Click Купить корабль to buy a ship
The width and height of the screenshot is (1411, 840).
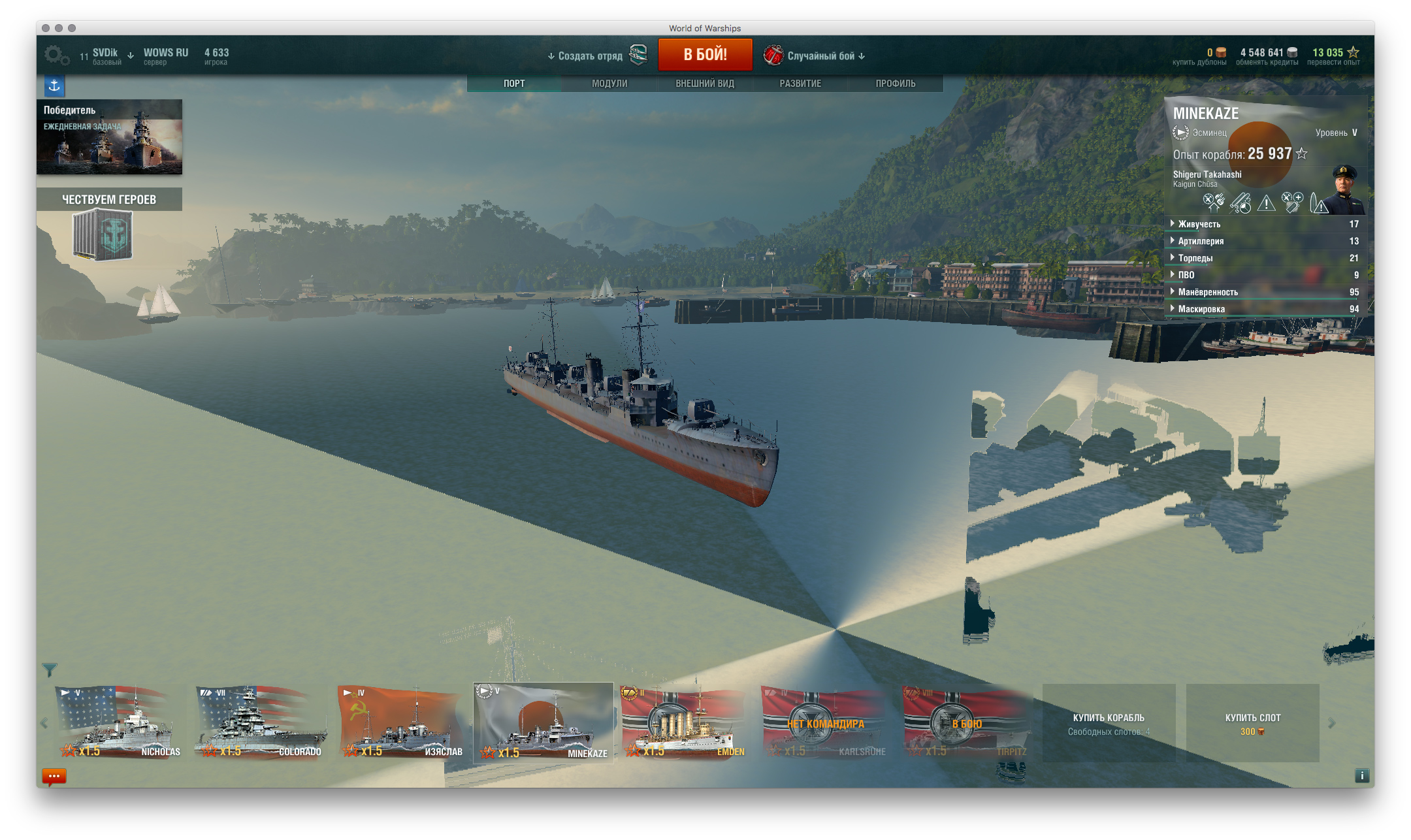point(1109,723)
